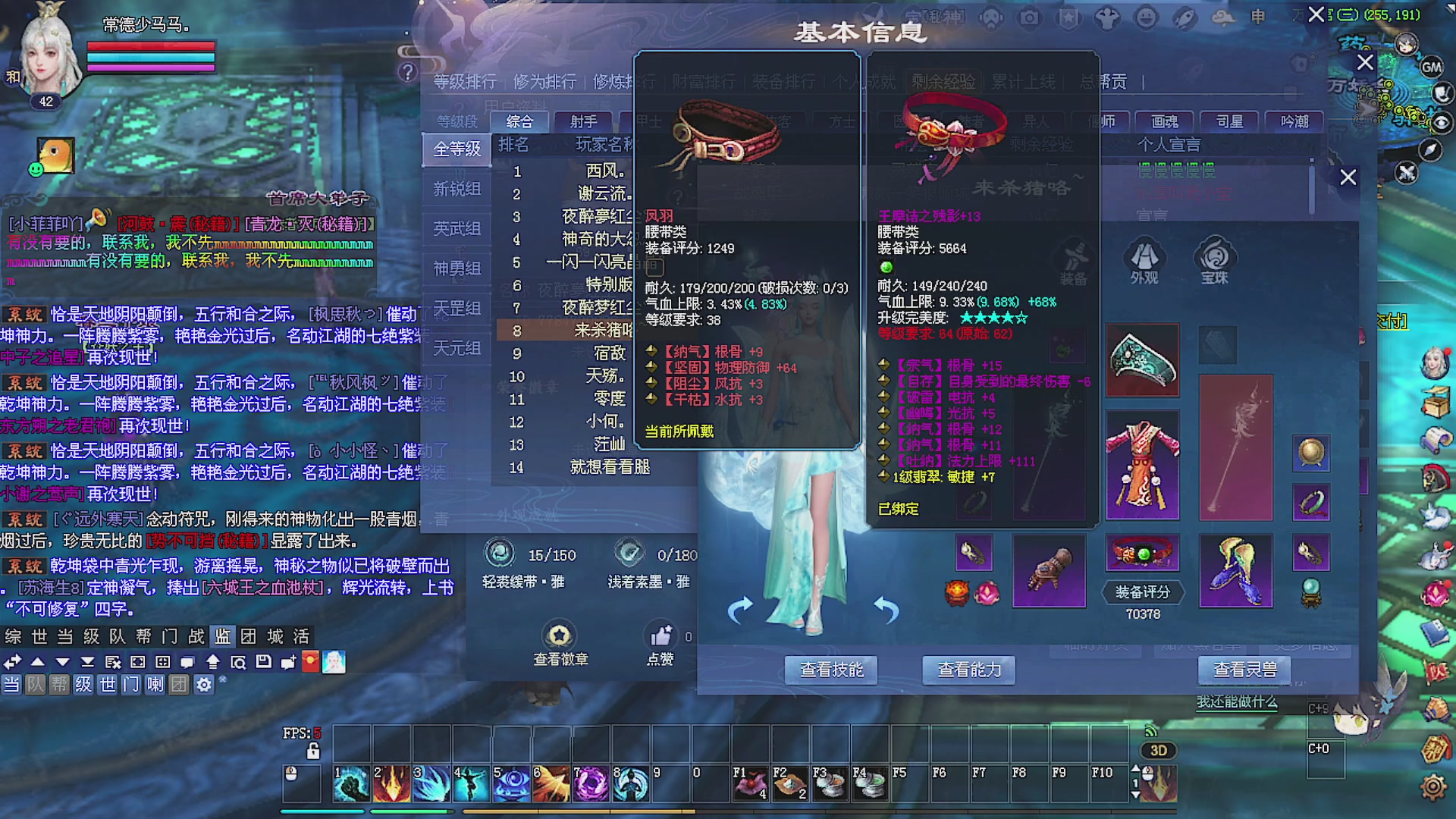Click the 查看技能 button
This screenshot has height=819, width=1456.
[x=831, y=670]
